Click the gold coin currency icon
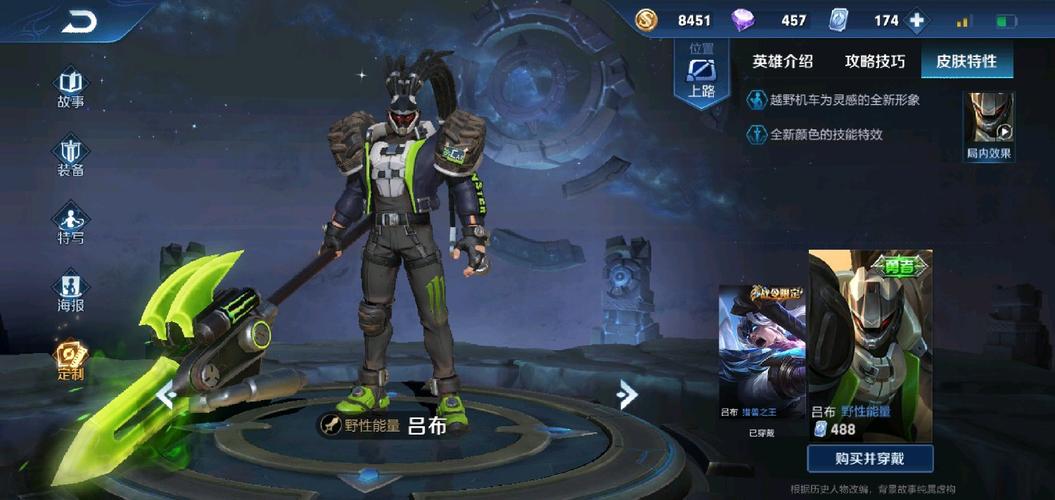Viewport: 1055px width, 500px height. 646,20
